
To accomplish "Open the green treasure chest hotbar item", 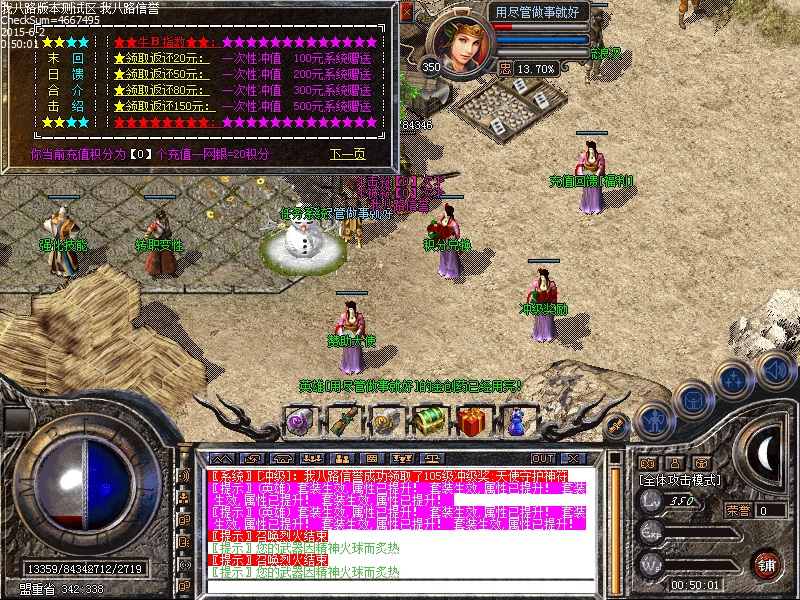I will coord(429,421).
